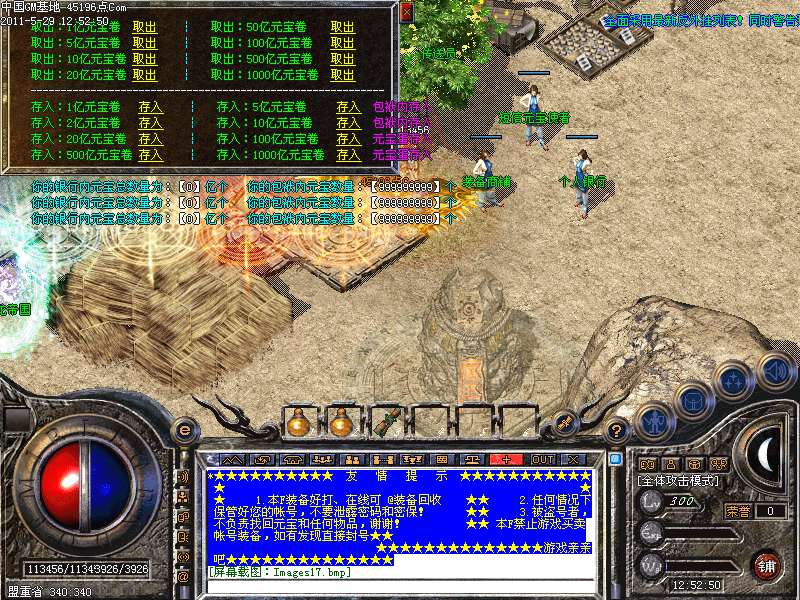Withdraw the 50亿元宝卷 voucher
Image resolution: width=800 pixels, height=600 pixels.
(342, 27)
